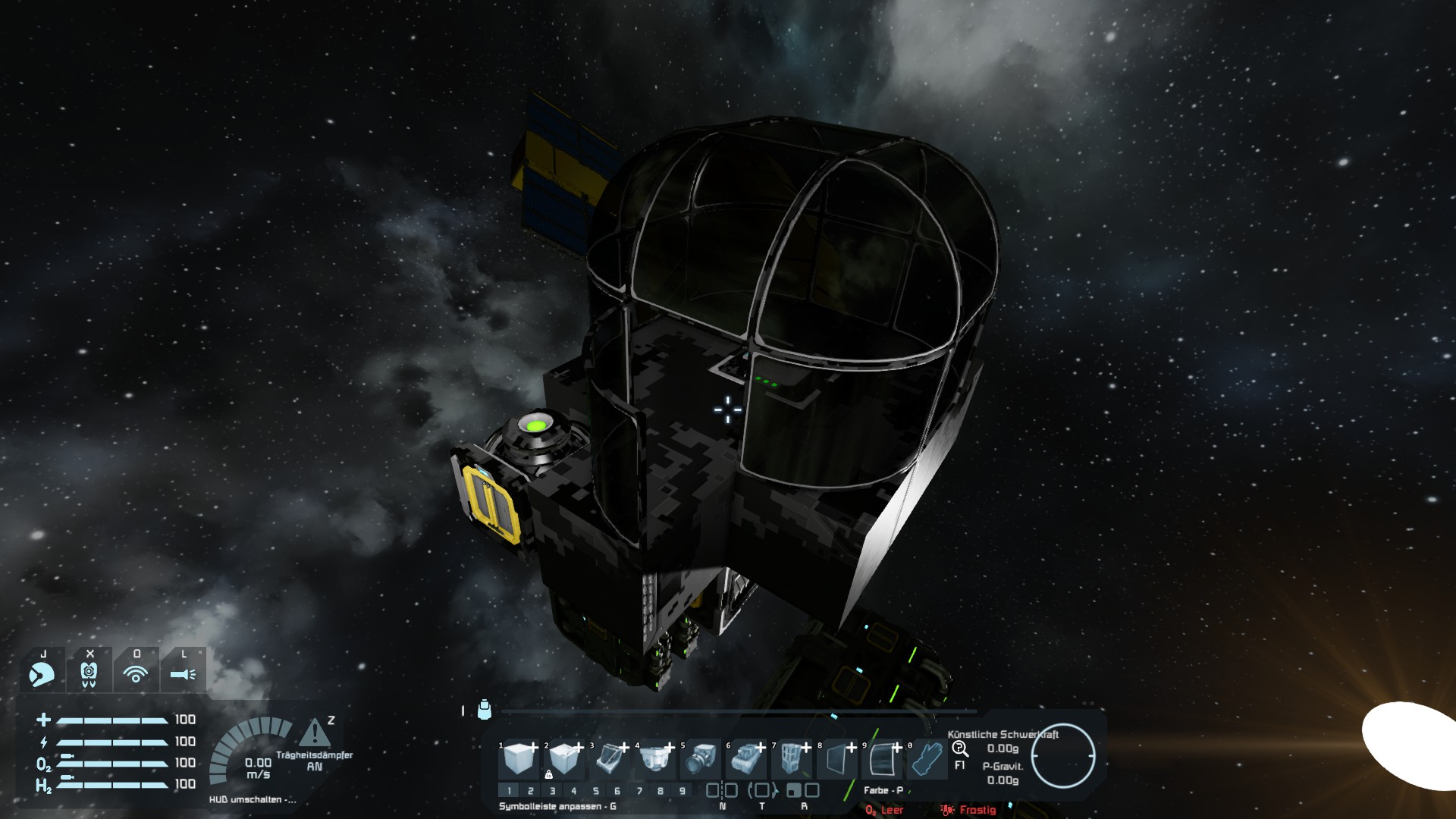
Task: Click the block size icon above R
Action: (803, 790)
